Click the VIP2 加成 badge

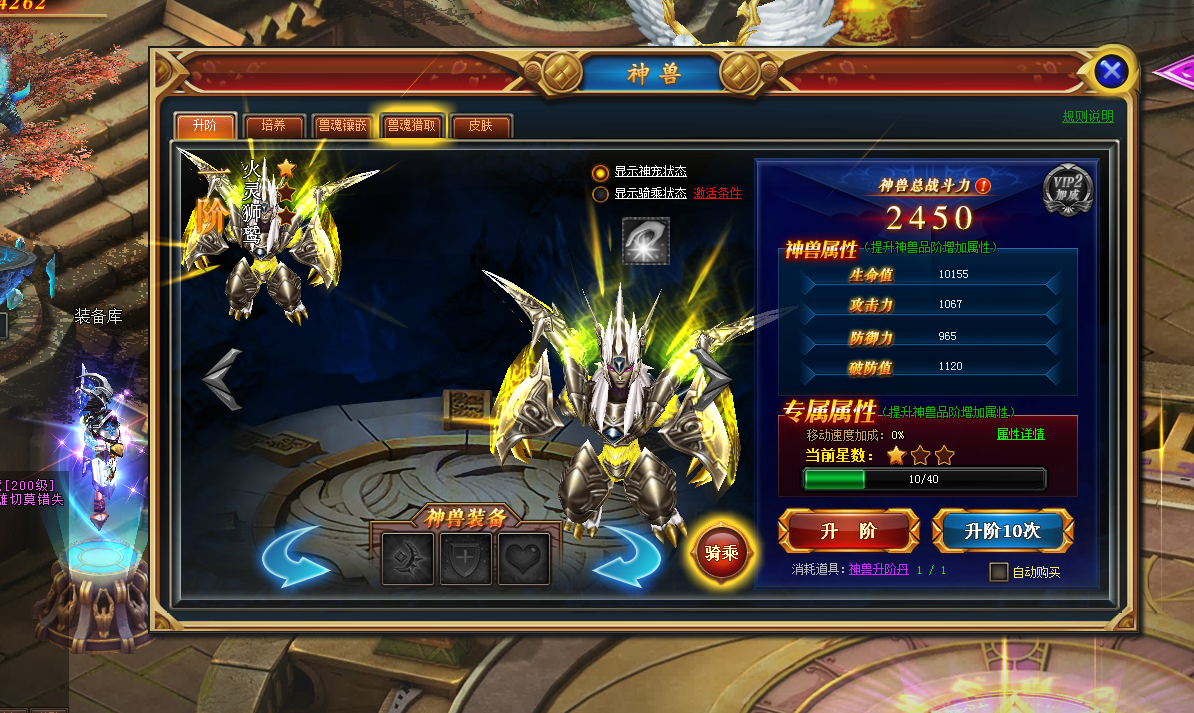[1068, 189]
